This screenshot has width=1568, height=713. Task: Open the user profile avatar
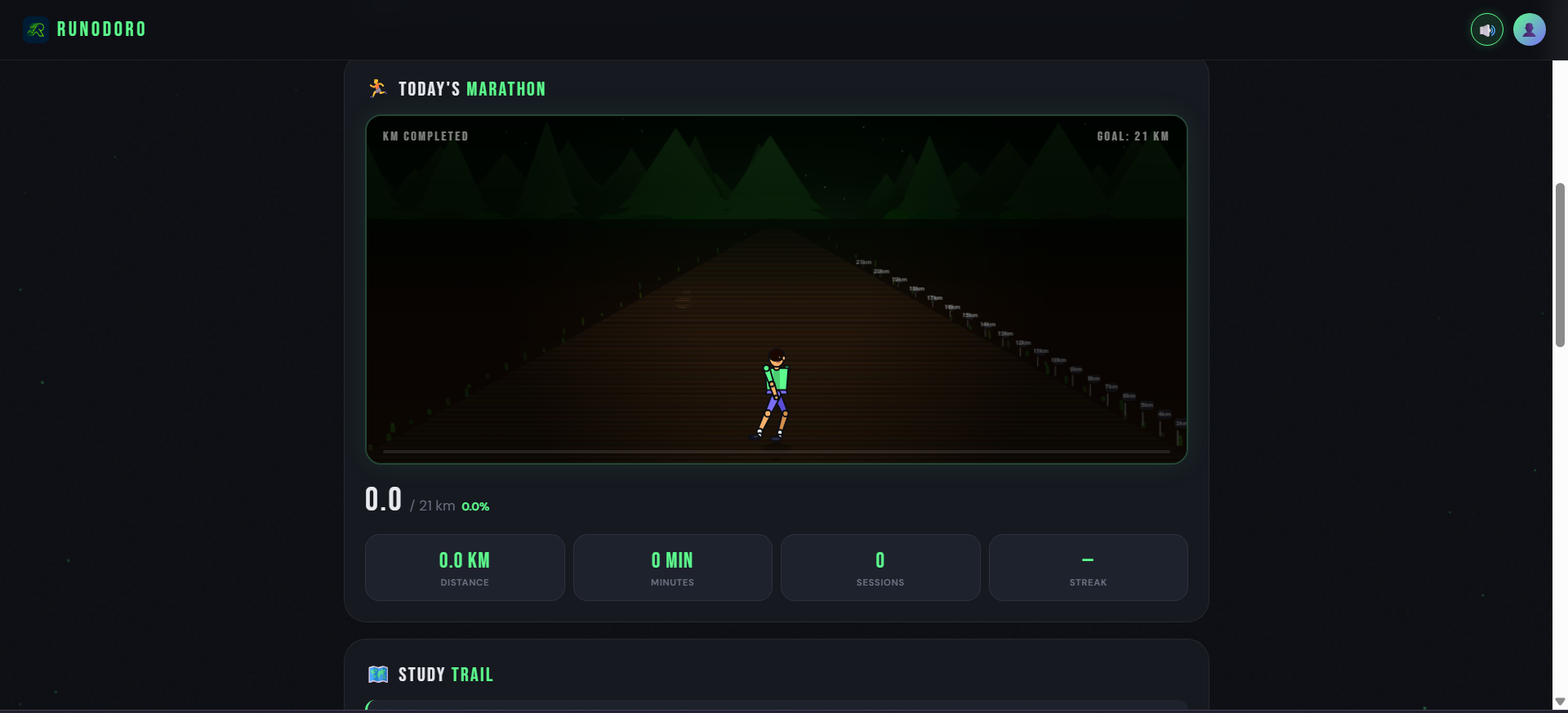(x=1529, y=30)
